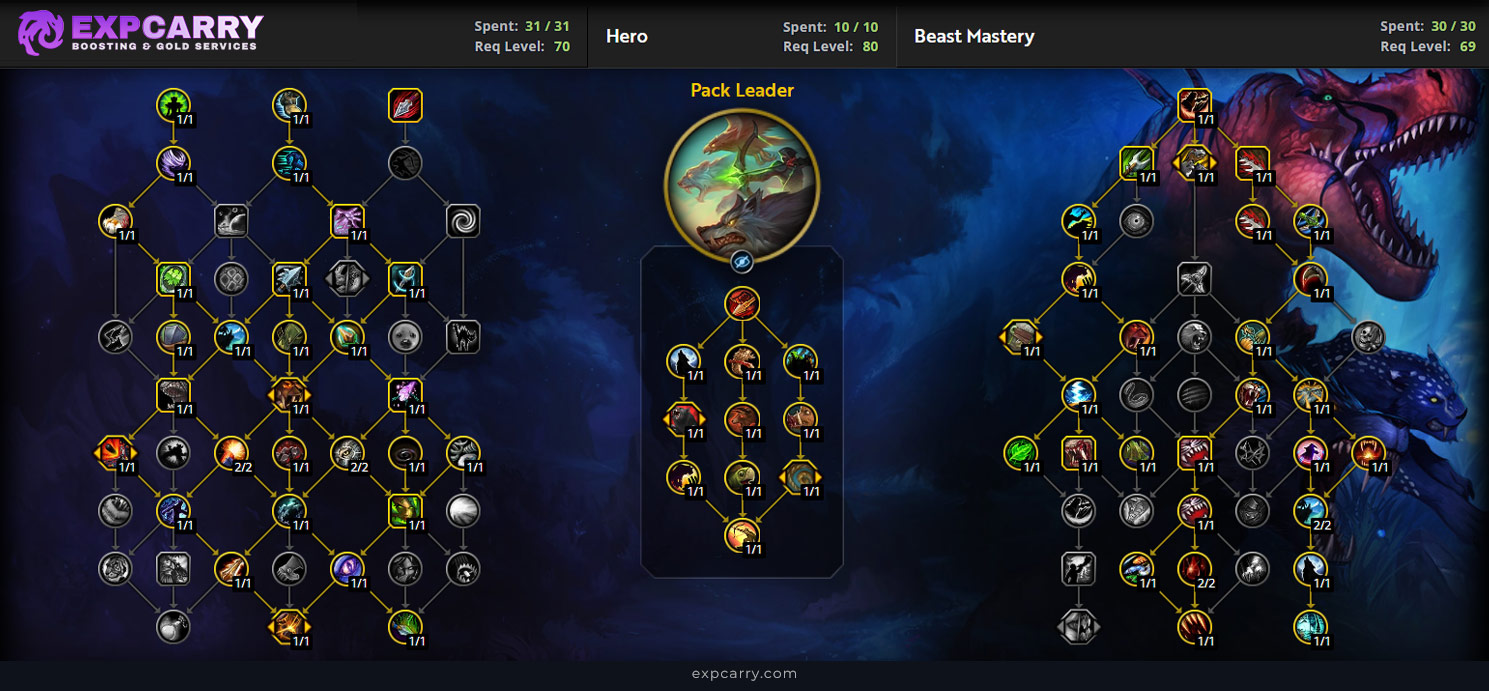1489x691 pixels.
Task: Select the howling wolf Hero talent node
Action: tap(684, 362)
